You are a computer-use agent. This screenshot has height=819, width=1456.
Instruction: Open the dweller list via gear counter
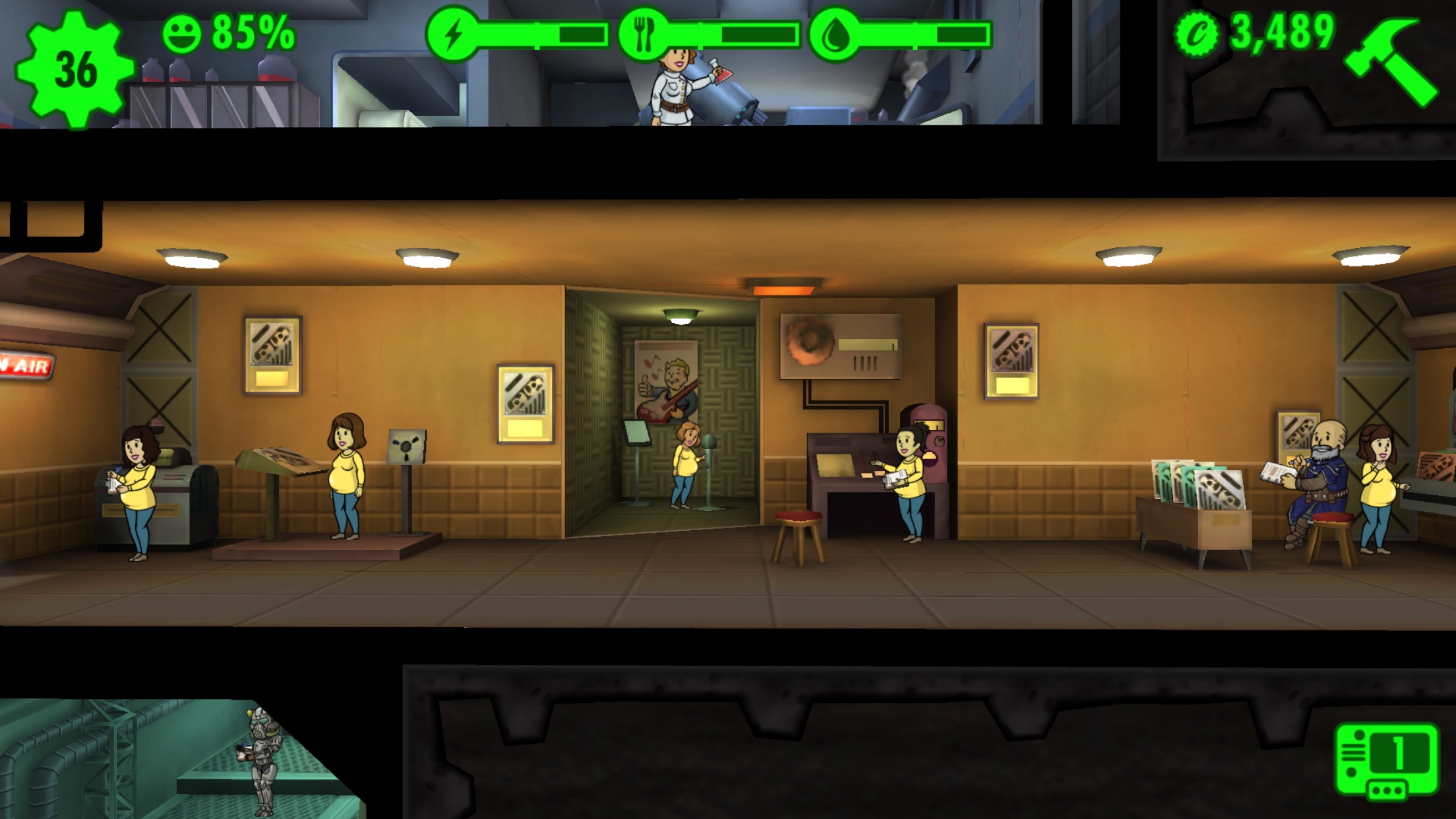click(74, 69)
